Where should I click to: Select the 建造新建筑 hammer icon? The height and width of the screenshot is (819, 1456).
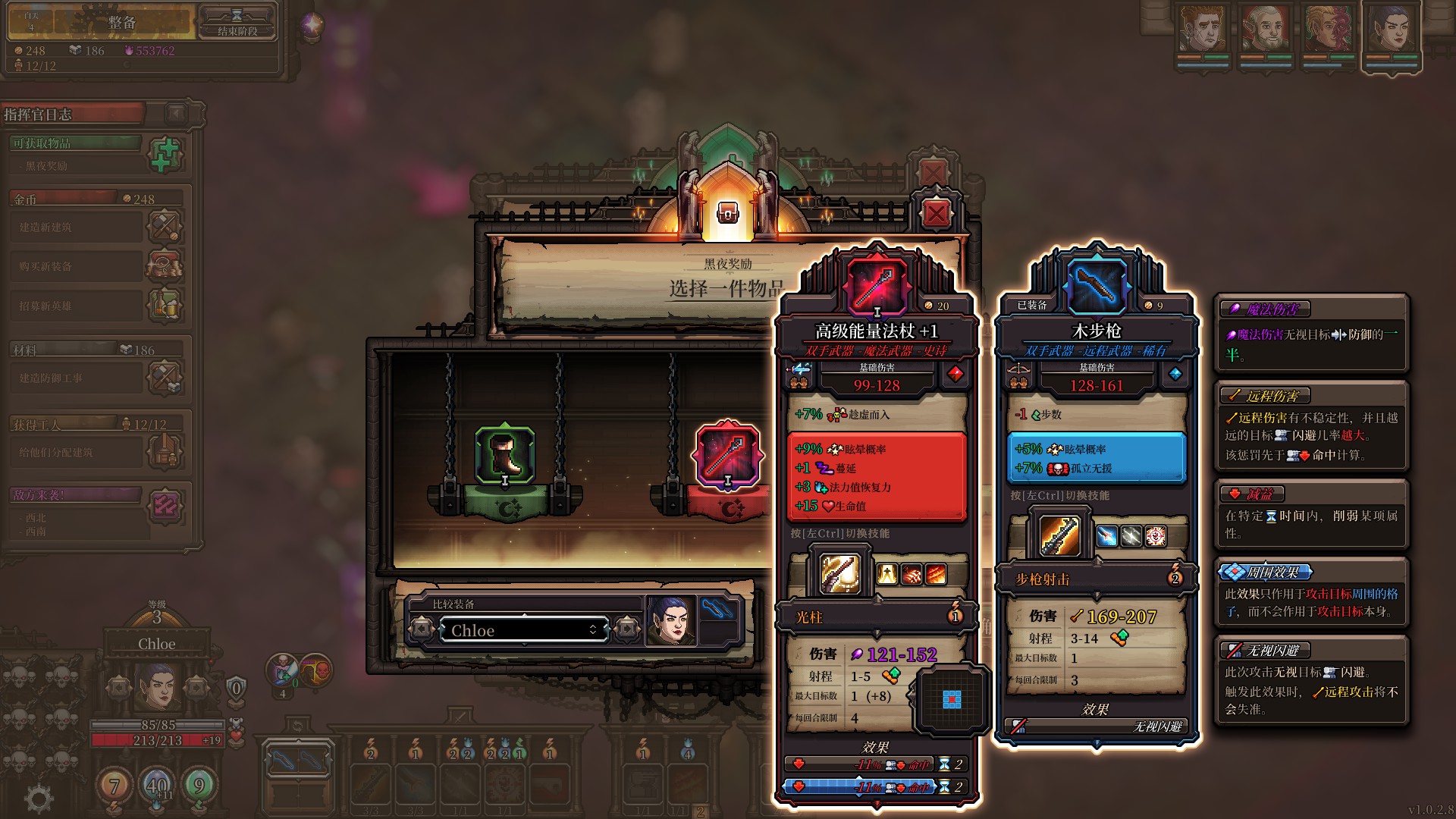[165, 227]
